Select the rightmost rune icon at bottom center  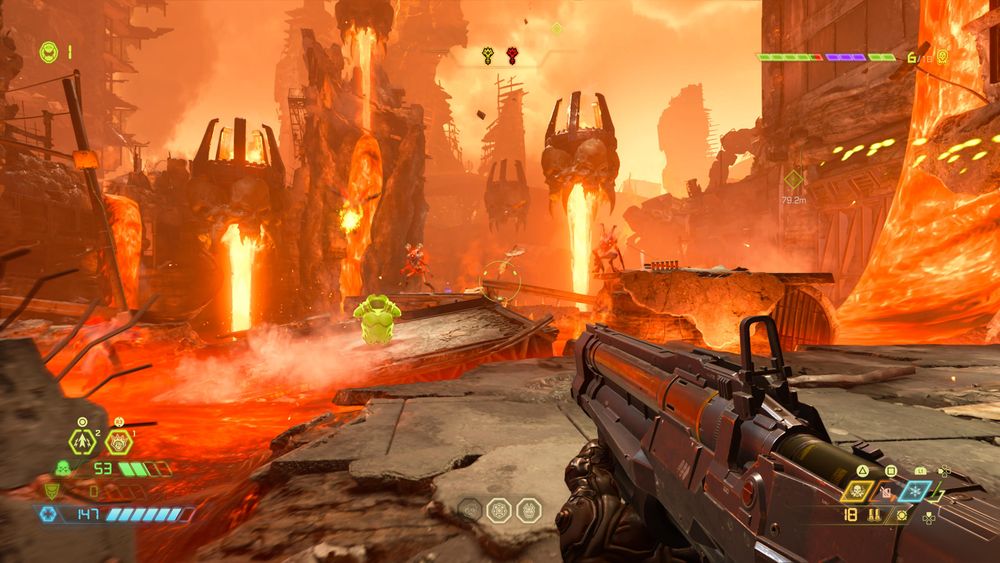coord(528,510)
